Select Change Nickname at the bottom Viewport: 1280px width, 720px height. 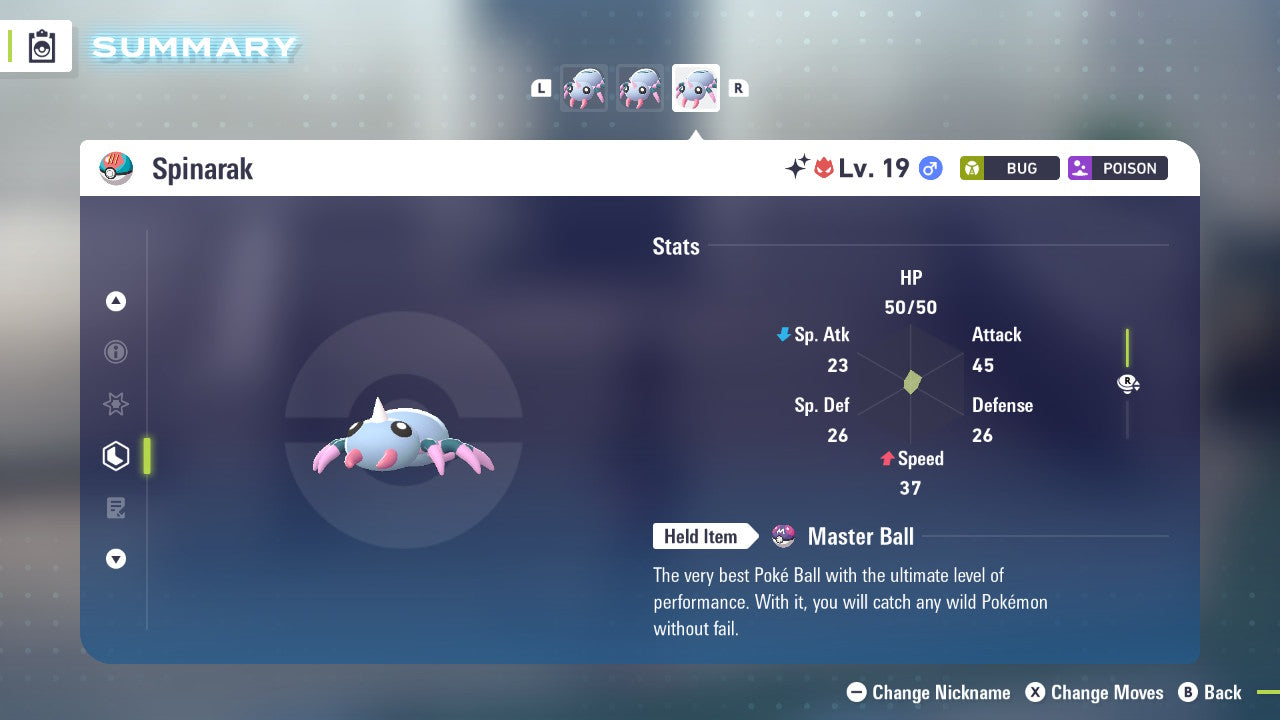(928, 692)
